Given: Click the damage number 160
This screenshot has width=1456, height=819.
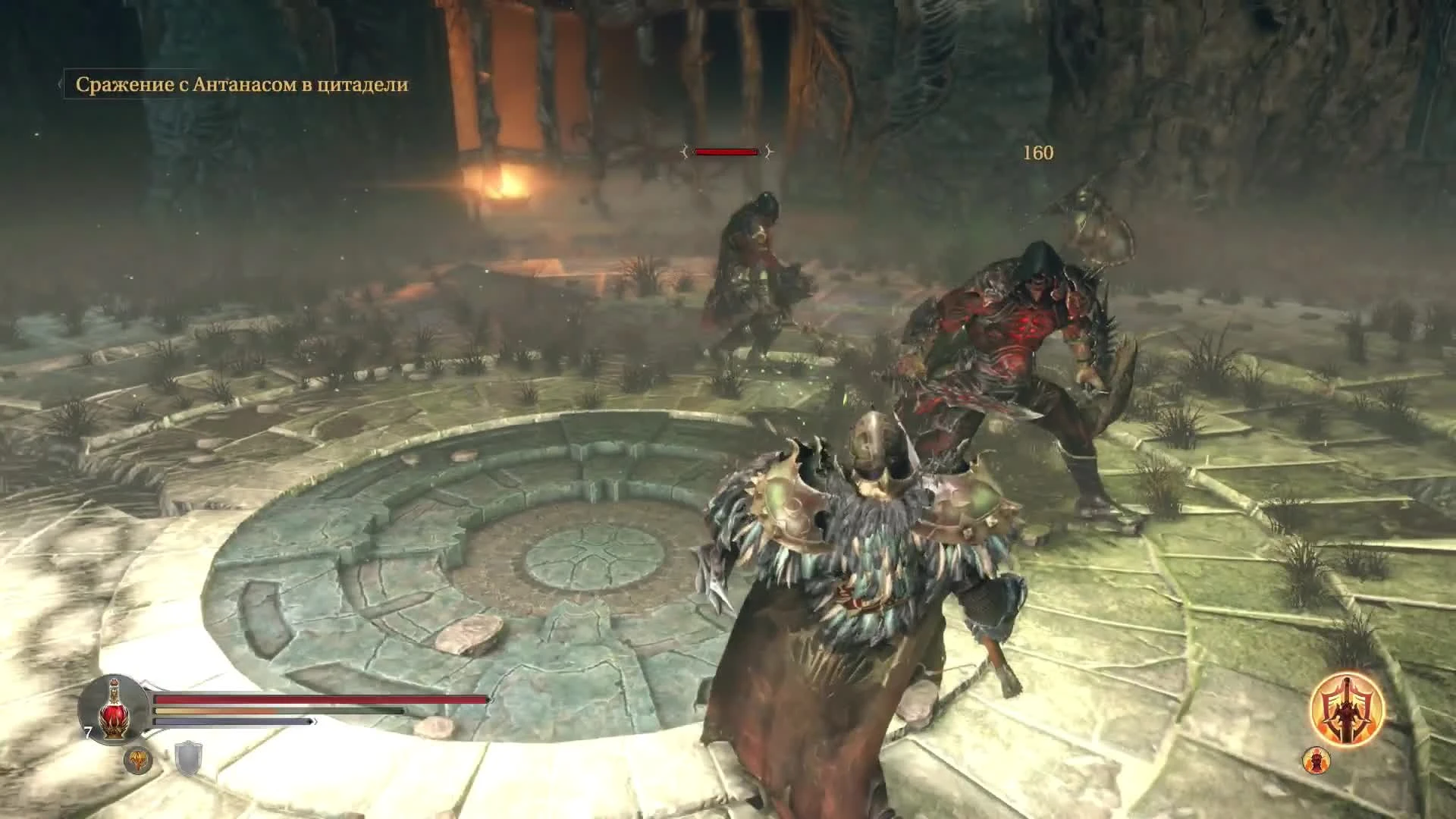Looking at the screenshot, I should 1037,153.
